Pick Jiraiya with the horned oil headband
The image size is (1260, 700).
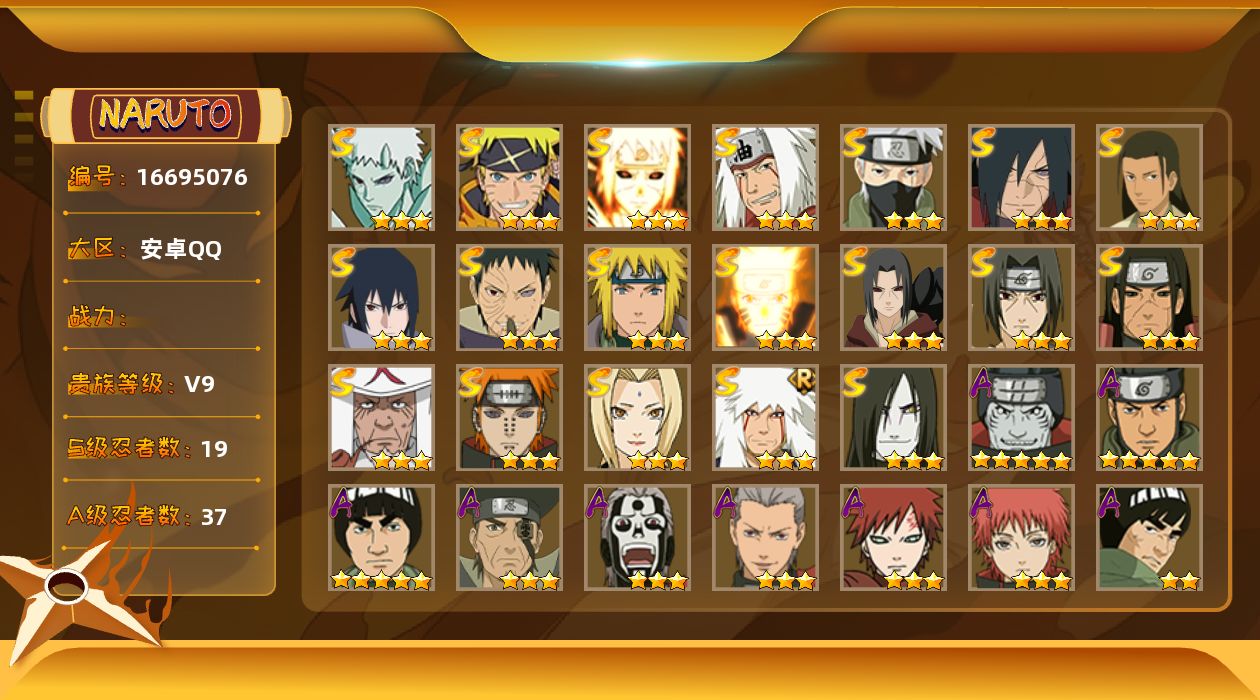coord(765,177)
